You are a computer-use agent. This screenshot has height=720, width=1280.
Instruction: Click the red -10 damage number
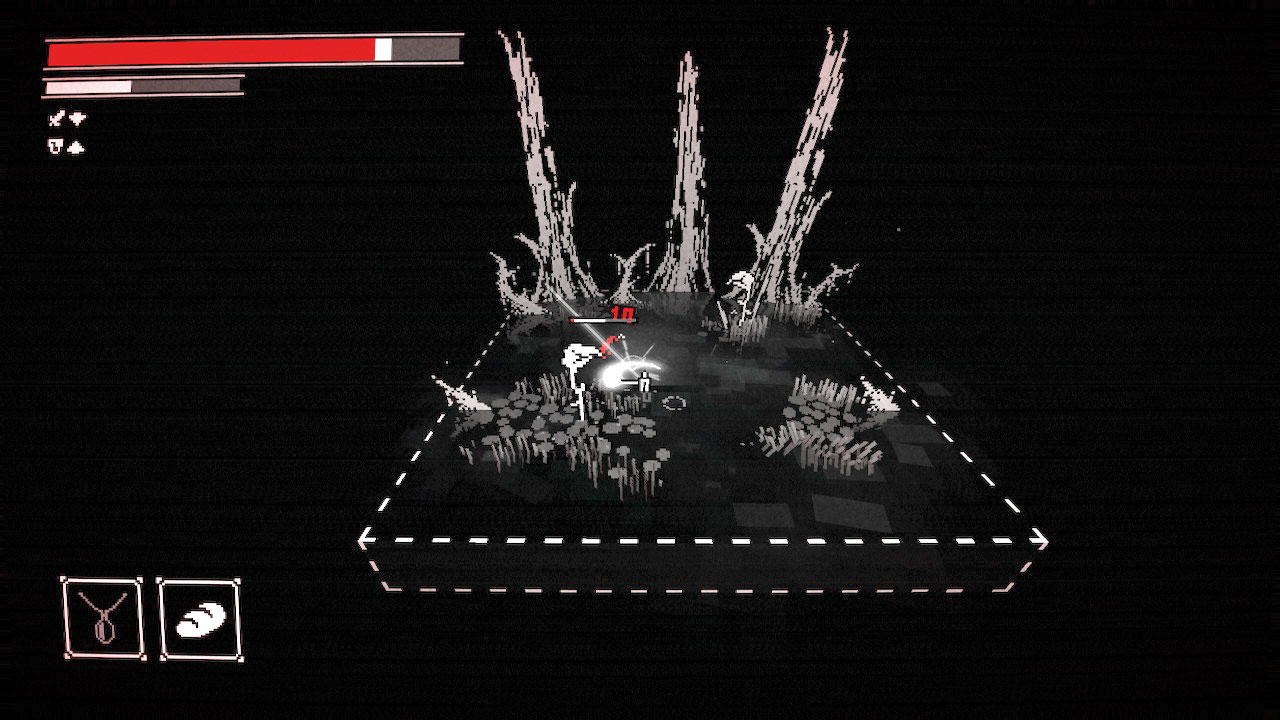620,312
